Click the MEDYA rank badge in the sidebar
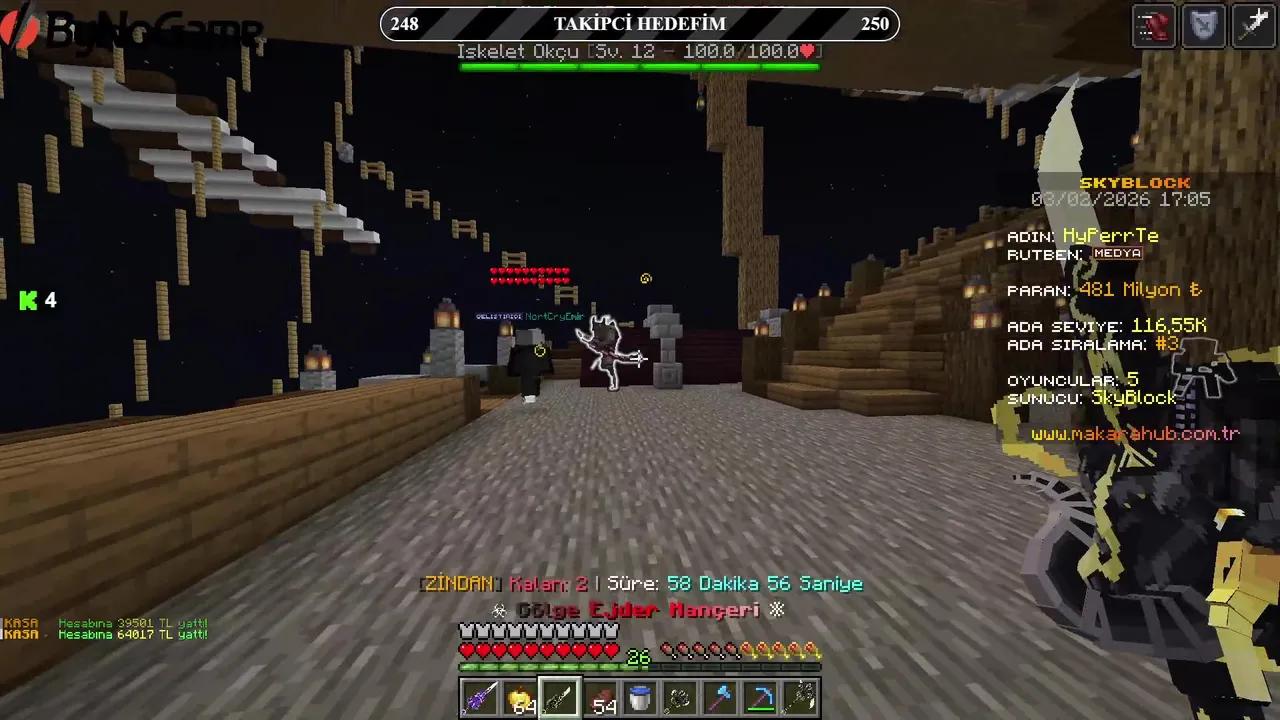 [1120, 254]
